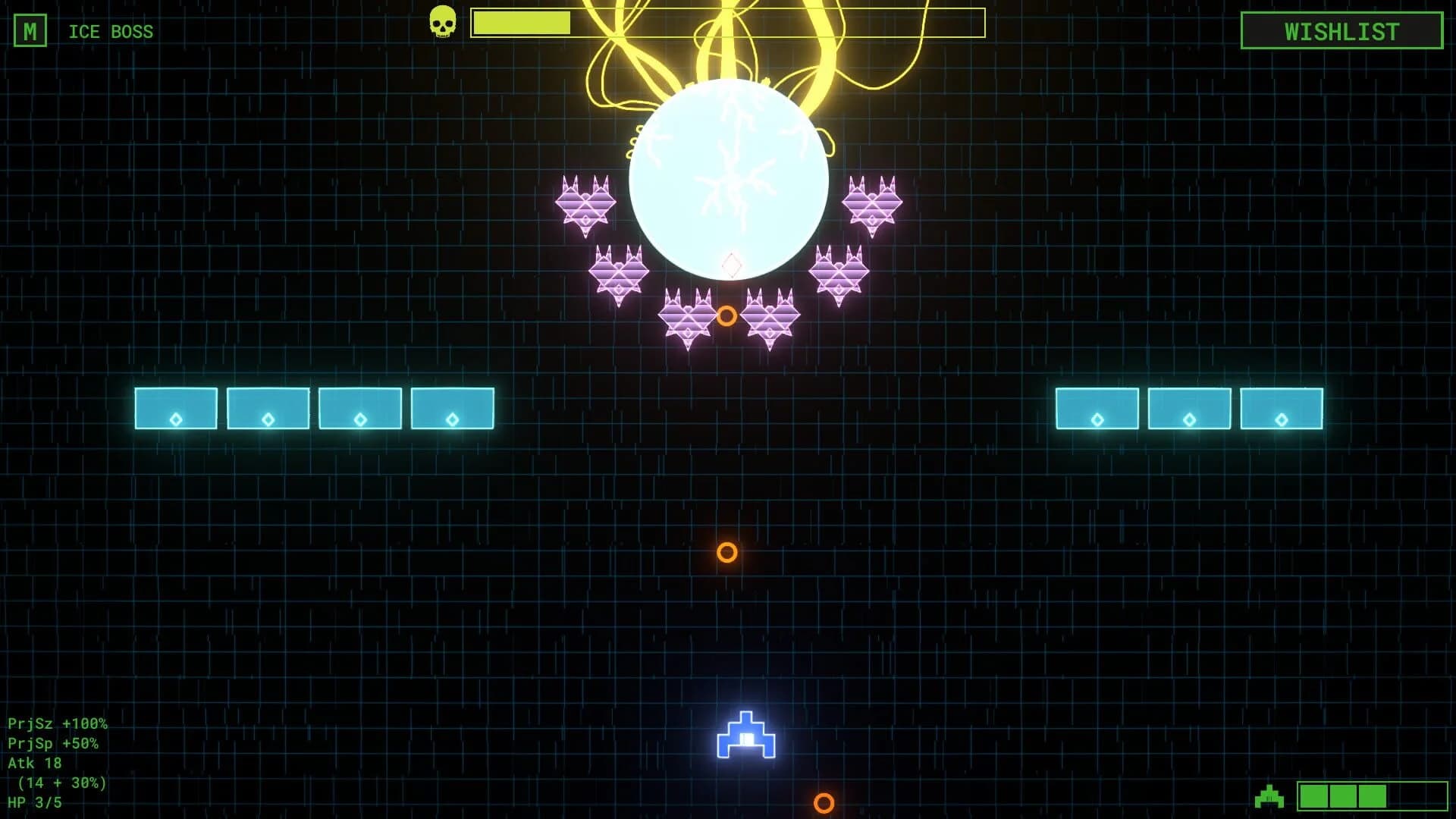Click the WISHLIST button
The image size is (1456, 819).
[1341, 31]
